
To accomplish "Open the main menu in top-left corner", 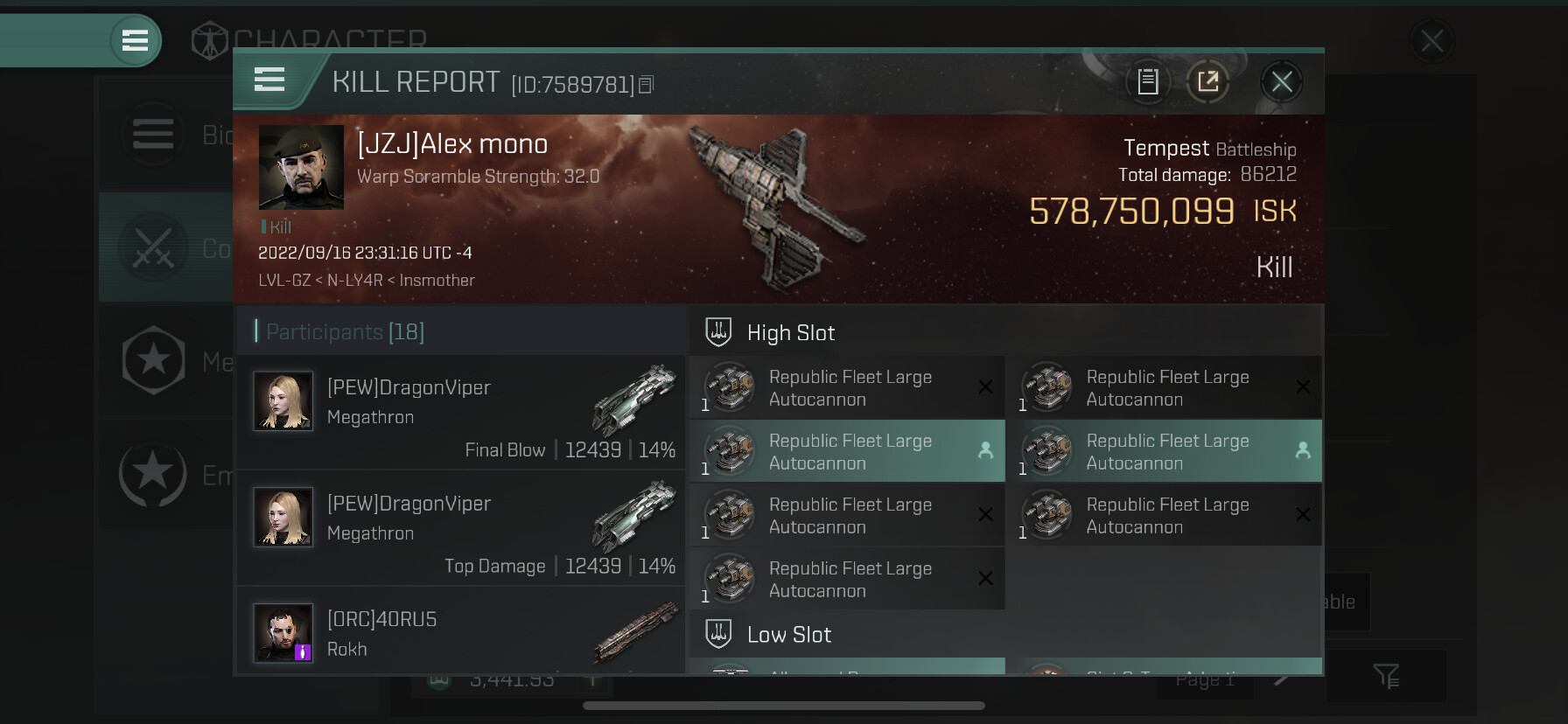I will tap(135, 40).
